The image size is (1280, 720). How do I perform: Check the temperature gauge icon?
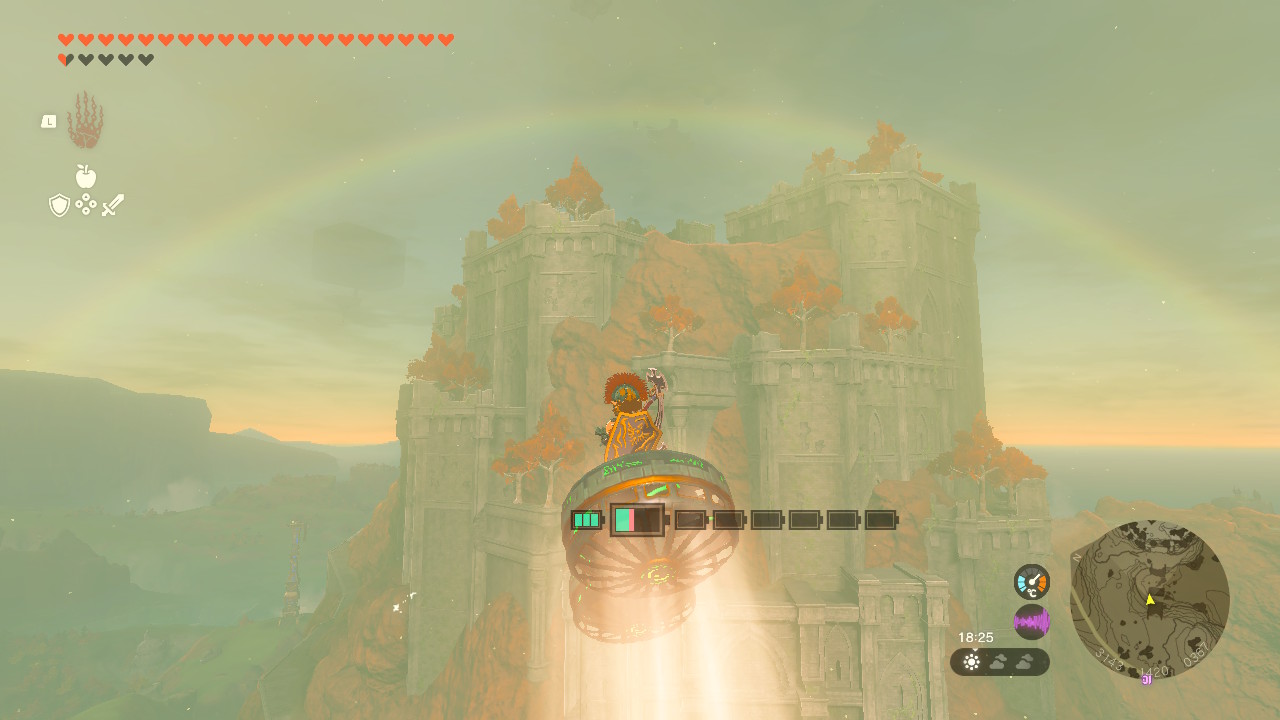coord(1031,582)
